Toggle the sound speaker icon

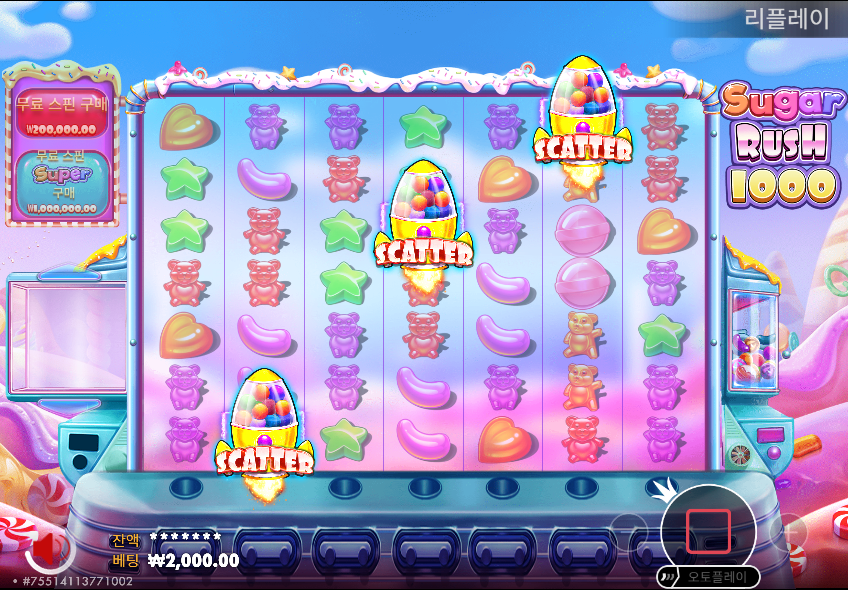45,549
